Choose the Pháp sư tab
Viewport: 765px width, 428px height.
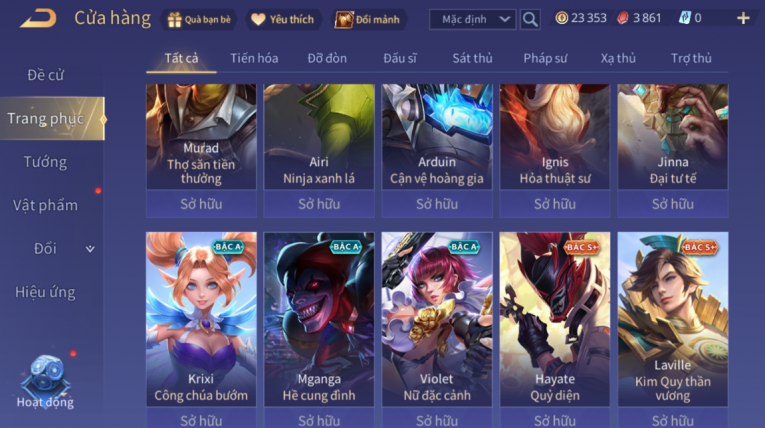point(546,58)
